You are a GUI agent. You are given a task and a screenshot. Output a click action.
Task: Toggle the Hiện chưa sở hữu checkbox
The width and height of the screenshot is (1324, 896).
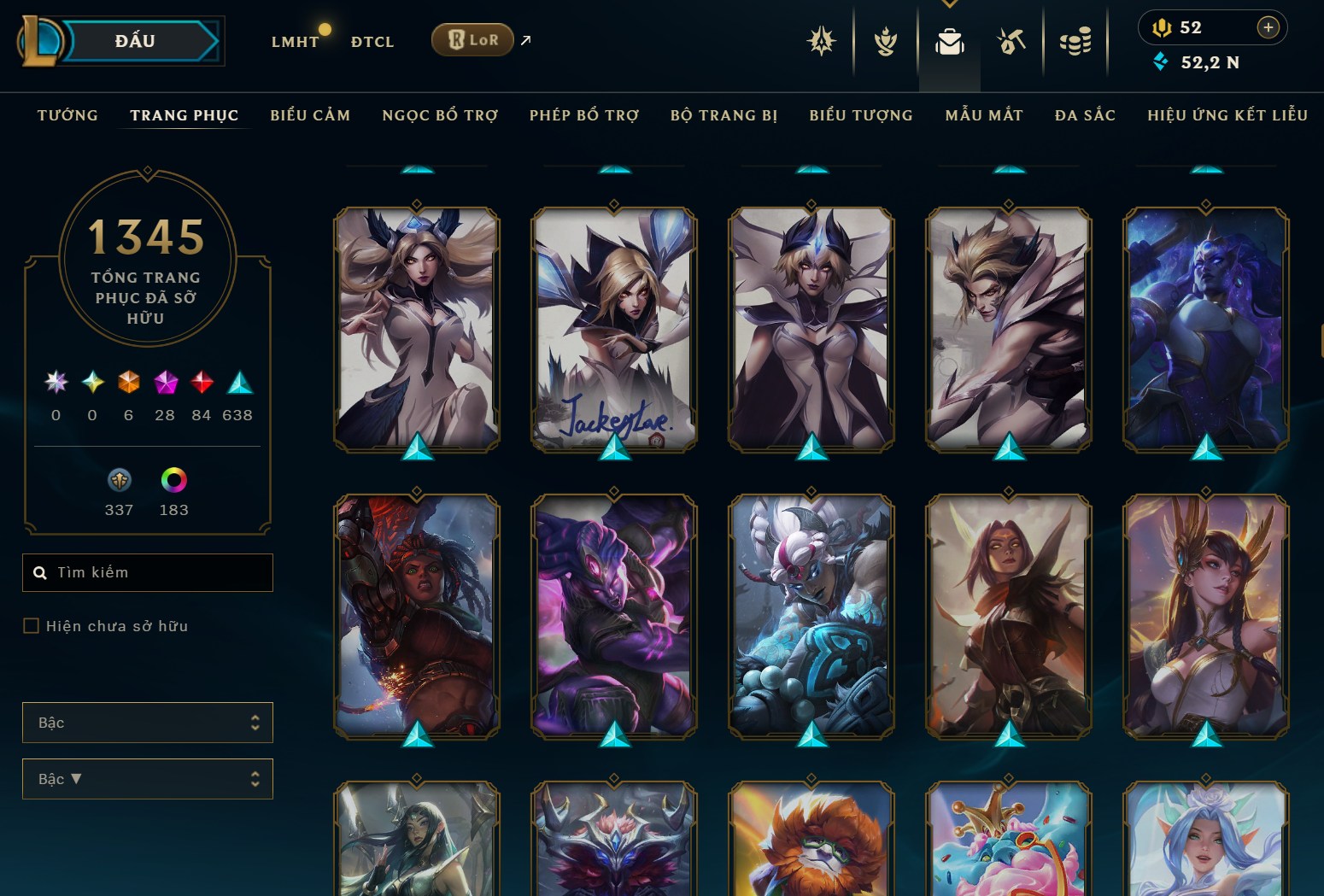click(x=32, y=626)
